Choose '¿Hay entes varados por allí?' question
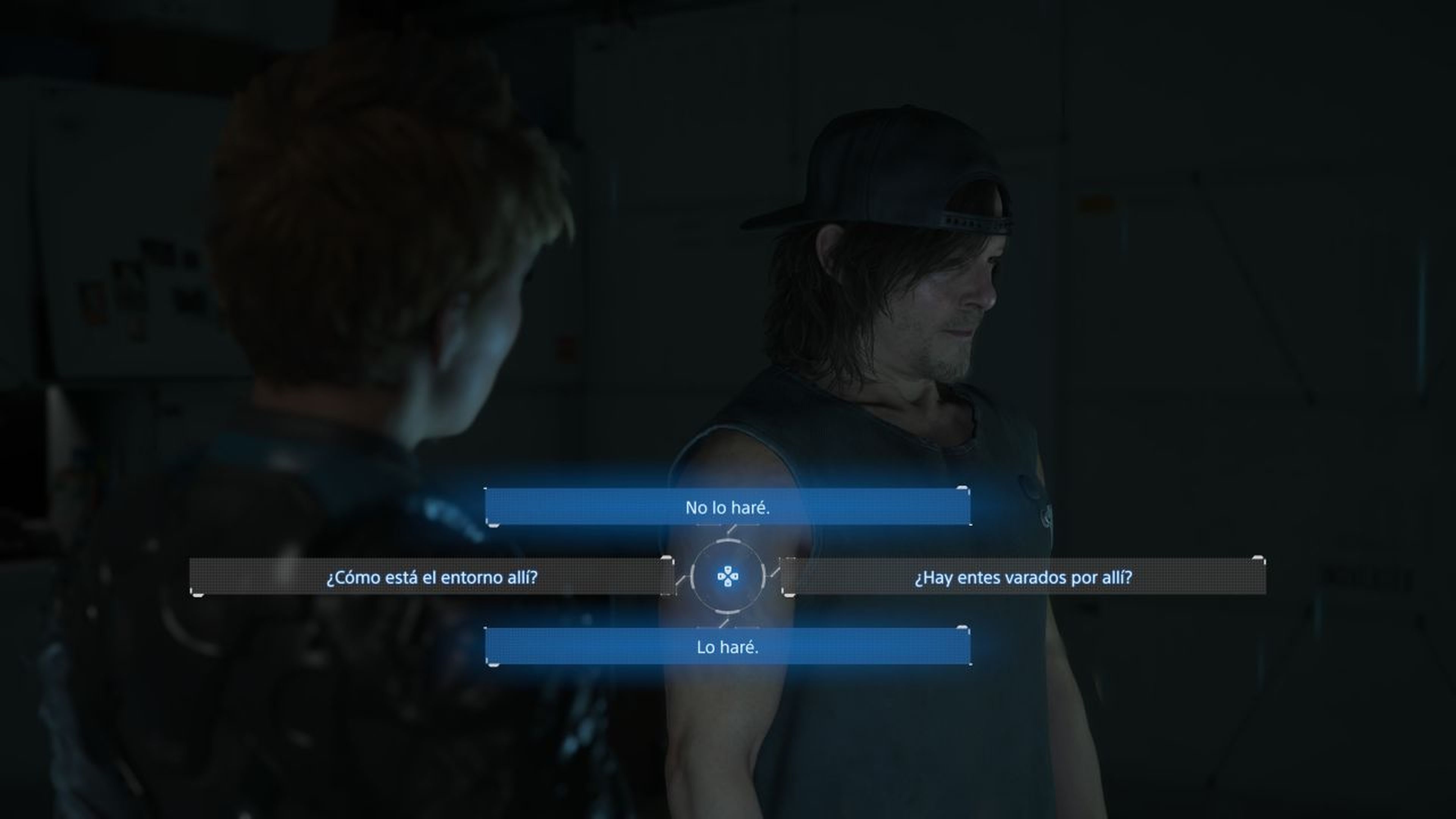The image size is (1456, 819). (x=1026, y=576)
